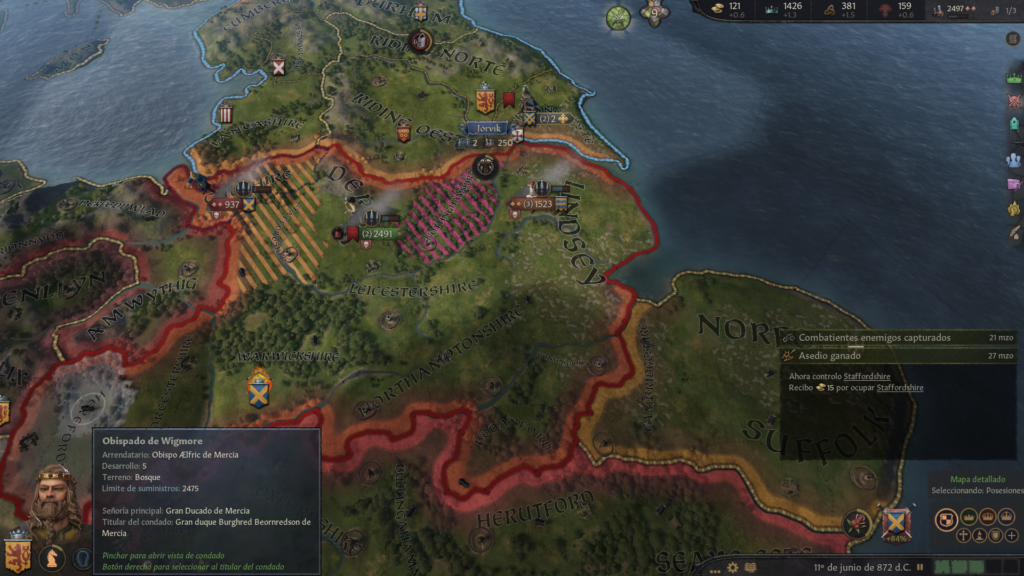
Task: Select the army with 2491 troops
Action: [x=379, y=234]
